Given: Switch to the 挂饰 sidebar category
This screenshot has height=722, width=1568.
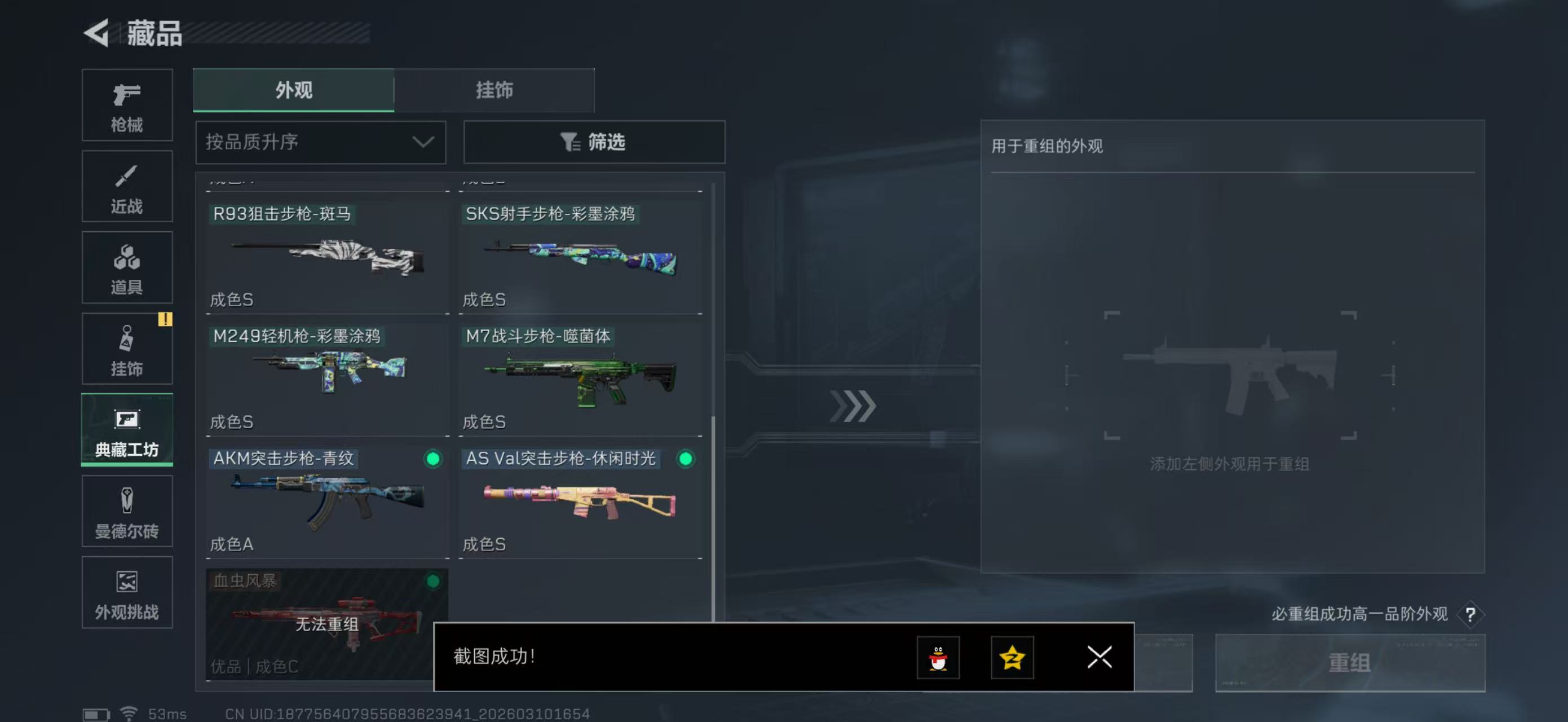Looking at the screenshot, I should (x=127, y=349).
